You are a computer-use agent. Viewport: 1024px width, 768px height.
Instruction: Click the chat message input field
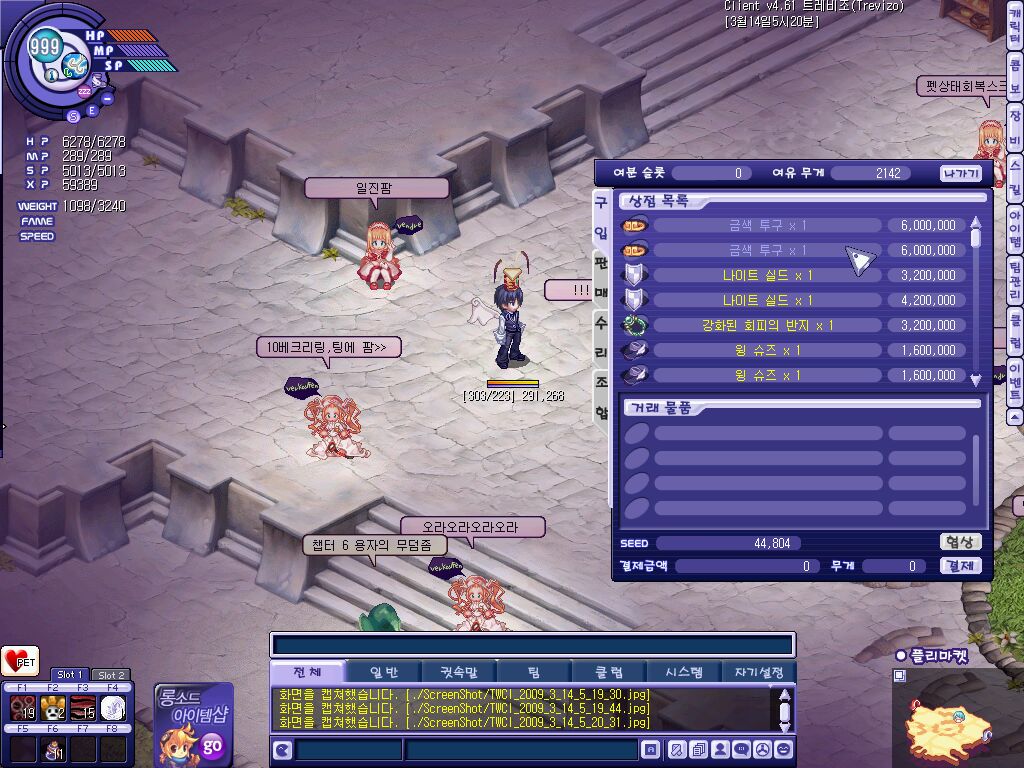[x=520, y=749]
